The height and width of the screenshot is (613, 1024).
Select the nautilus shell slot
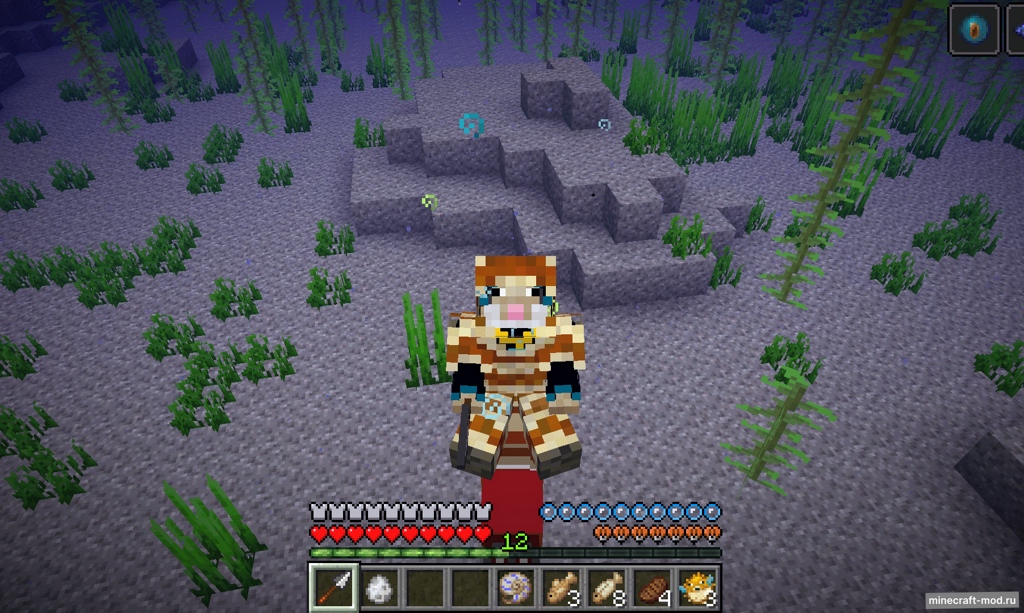pos(516,586)
